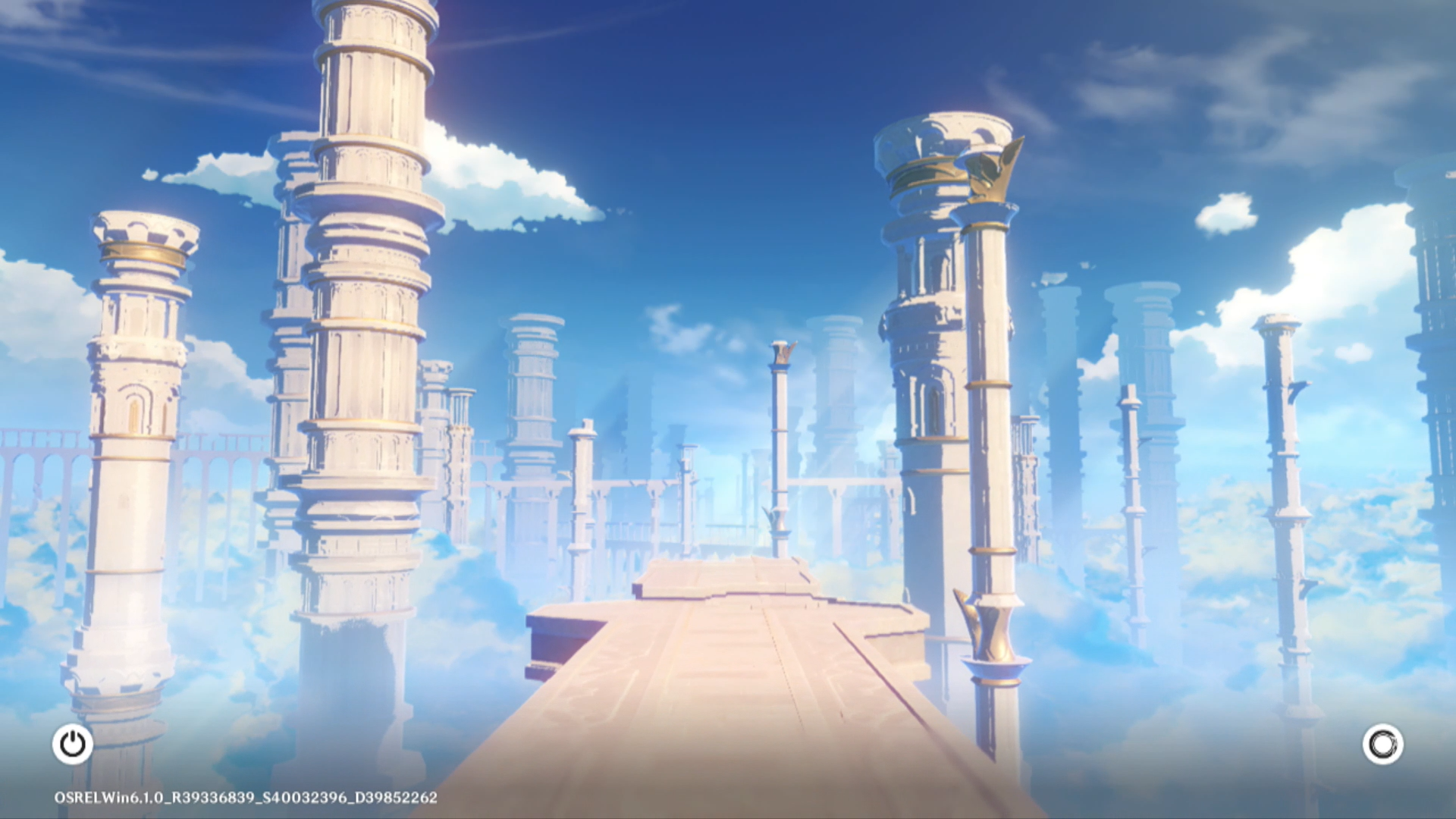Open the circular ring icon button
Screen dimensions: 1456x819
(x=1382, y=744)
